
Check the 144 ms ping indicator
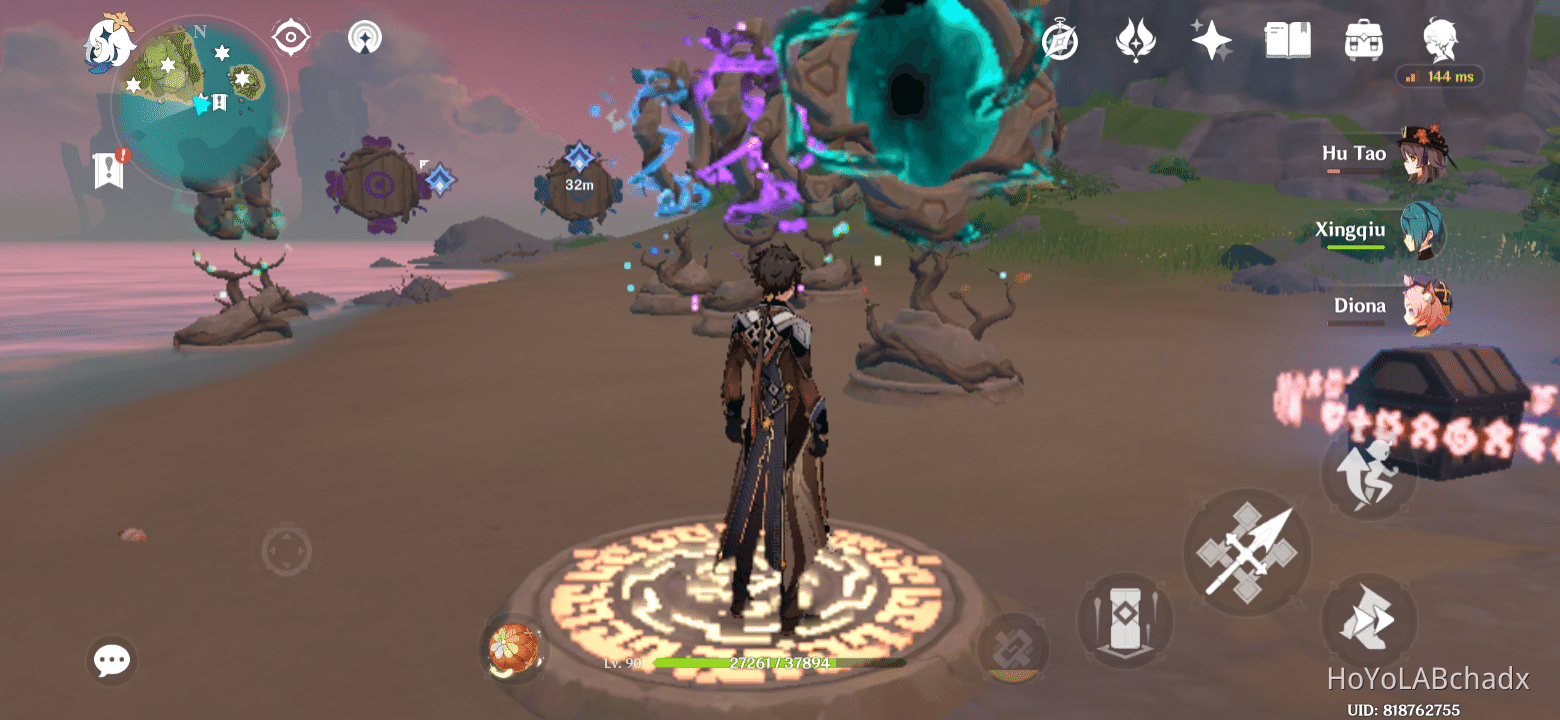click(x=1439, y=76)
